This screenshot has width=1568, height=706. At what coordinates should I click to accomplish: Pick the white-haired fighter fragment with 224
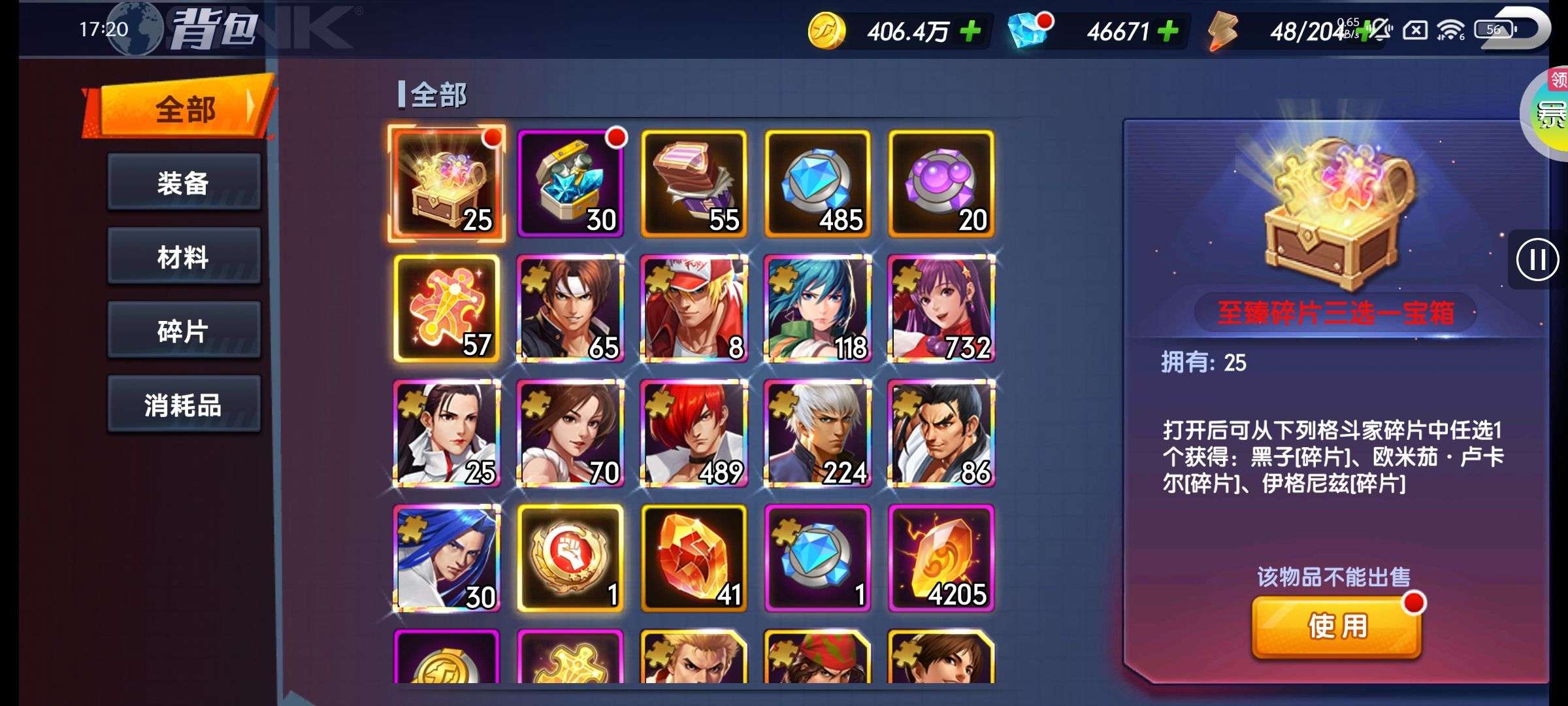click(817, 433)
